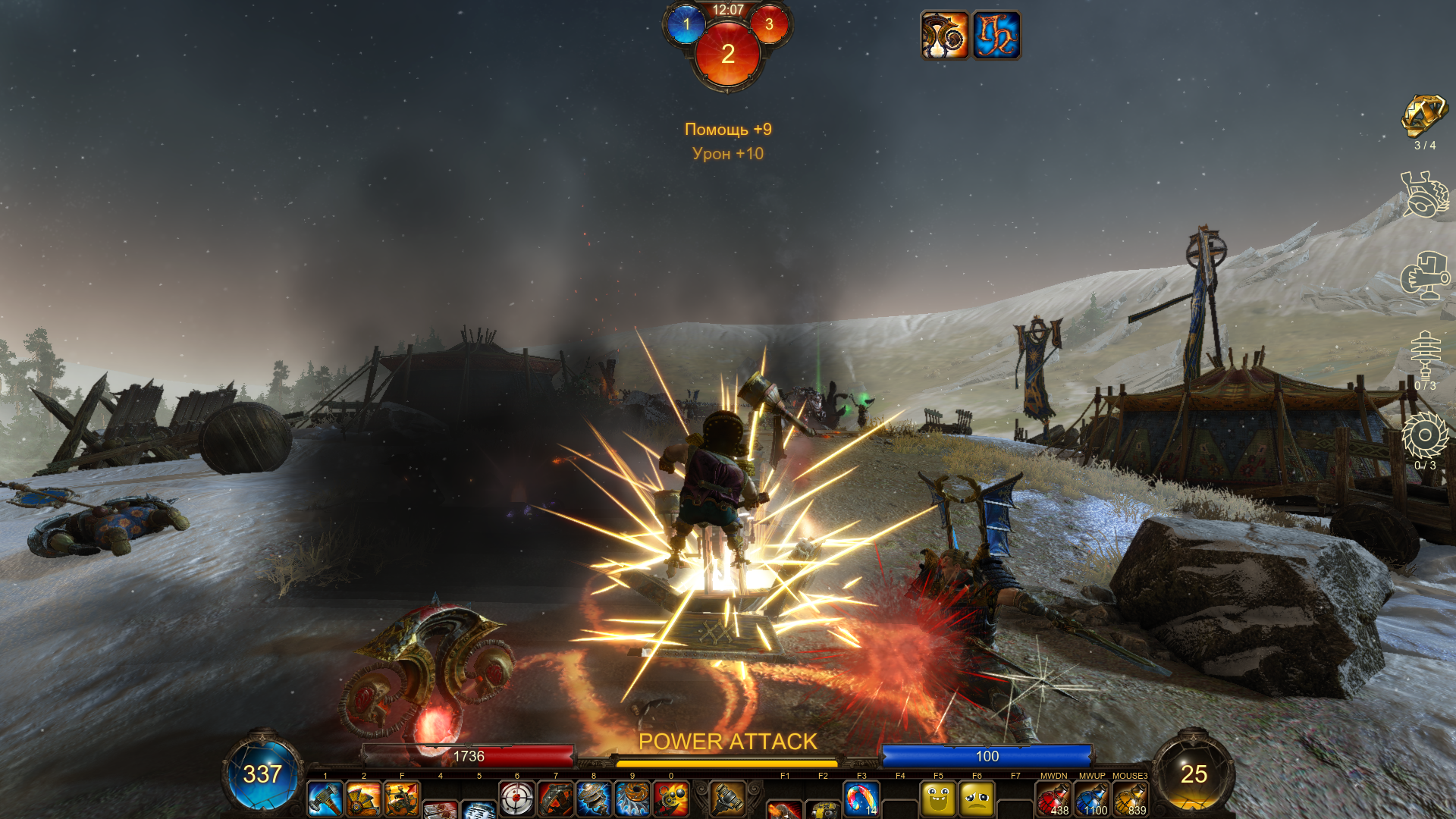Use the orange shield ability in slot 2
The image size is (1456, 819).
pyautogui.click(x=363, y=799)
